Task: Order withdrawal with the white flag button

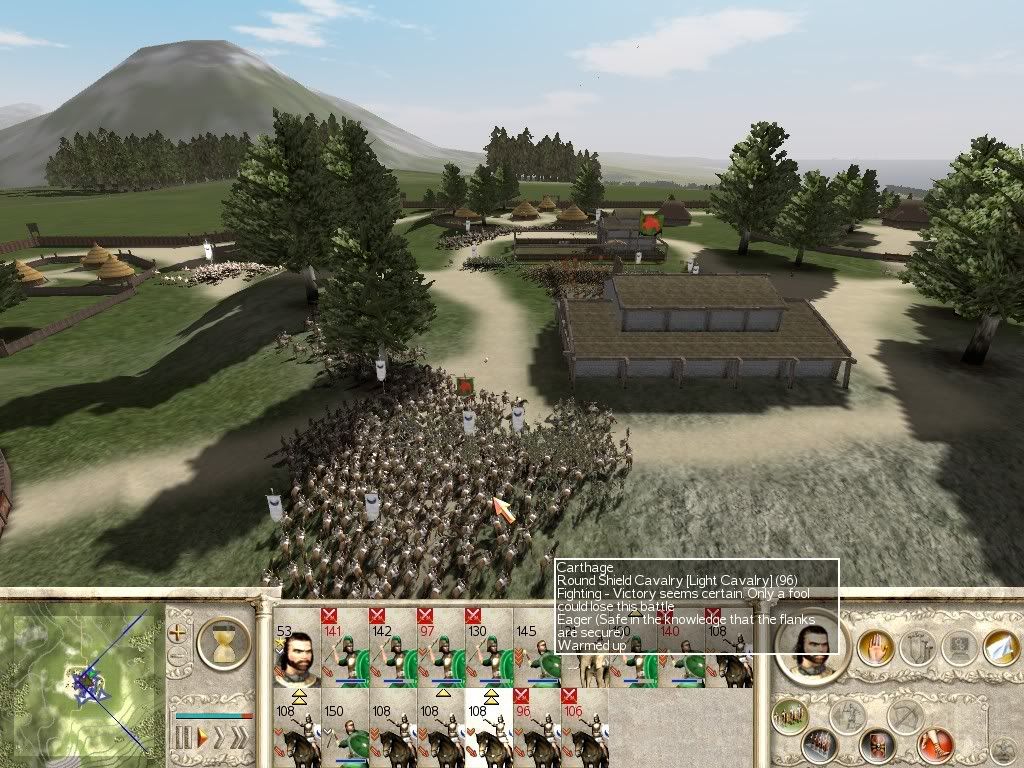Action: point(1000,647)
